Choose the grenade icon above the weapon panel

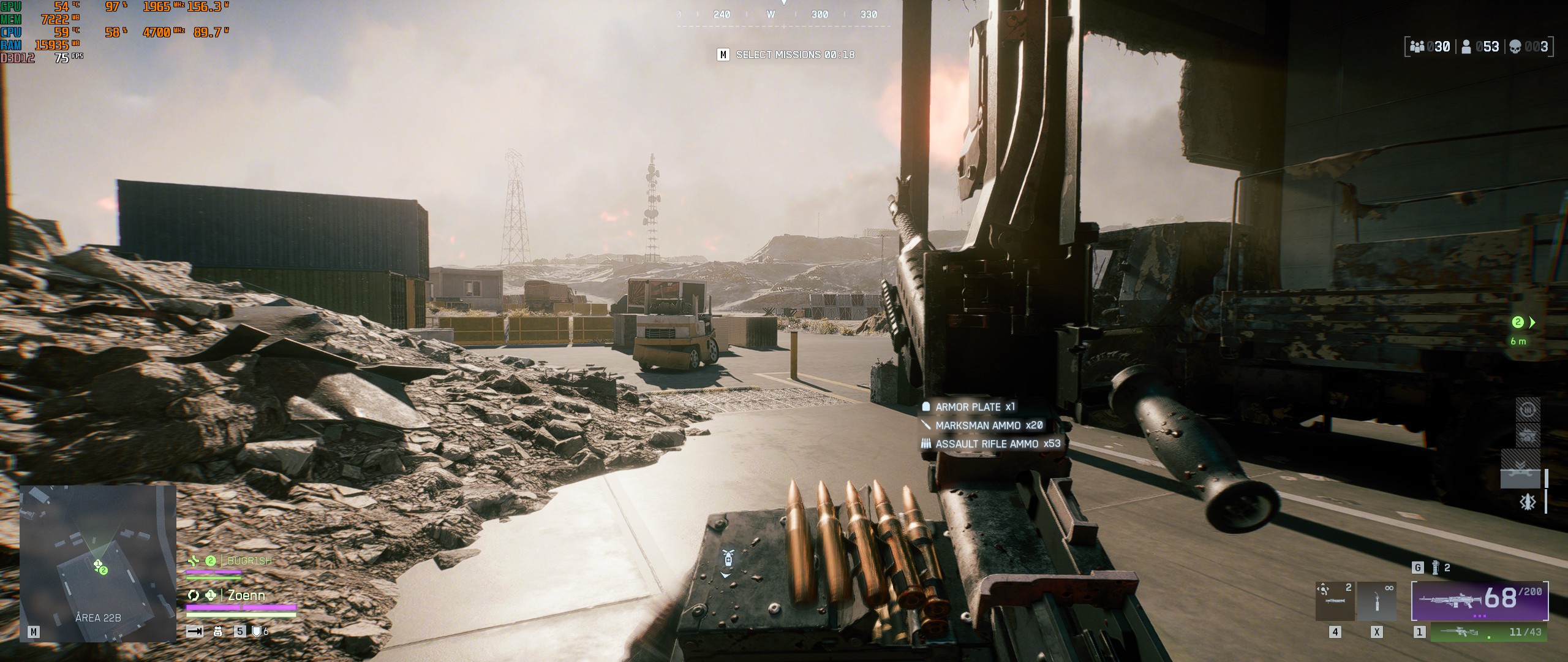click(1435, 568)
